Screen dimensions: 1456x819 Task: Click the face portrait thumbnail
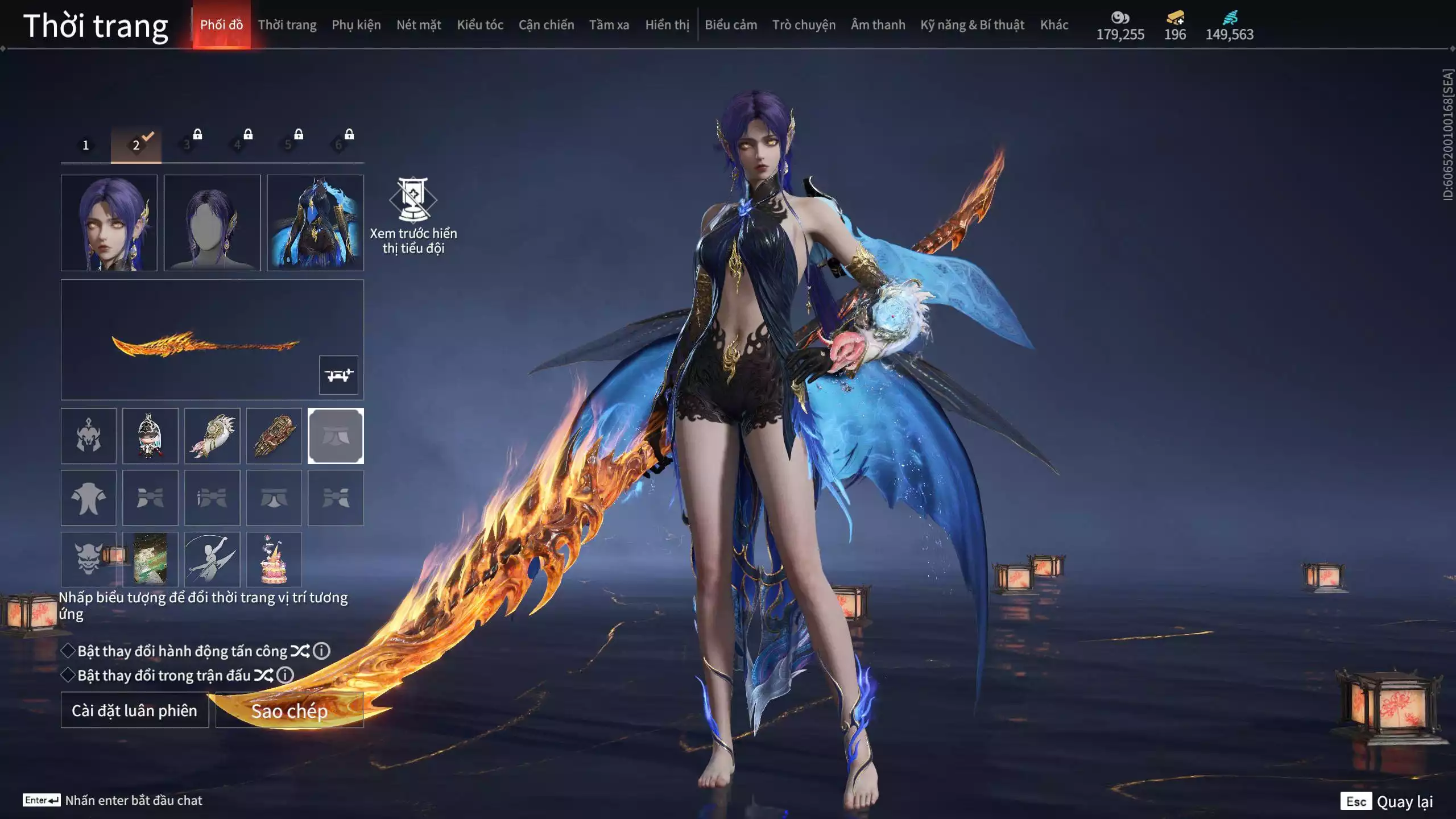coord(109,222)
